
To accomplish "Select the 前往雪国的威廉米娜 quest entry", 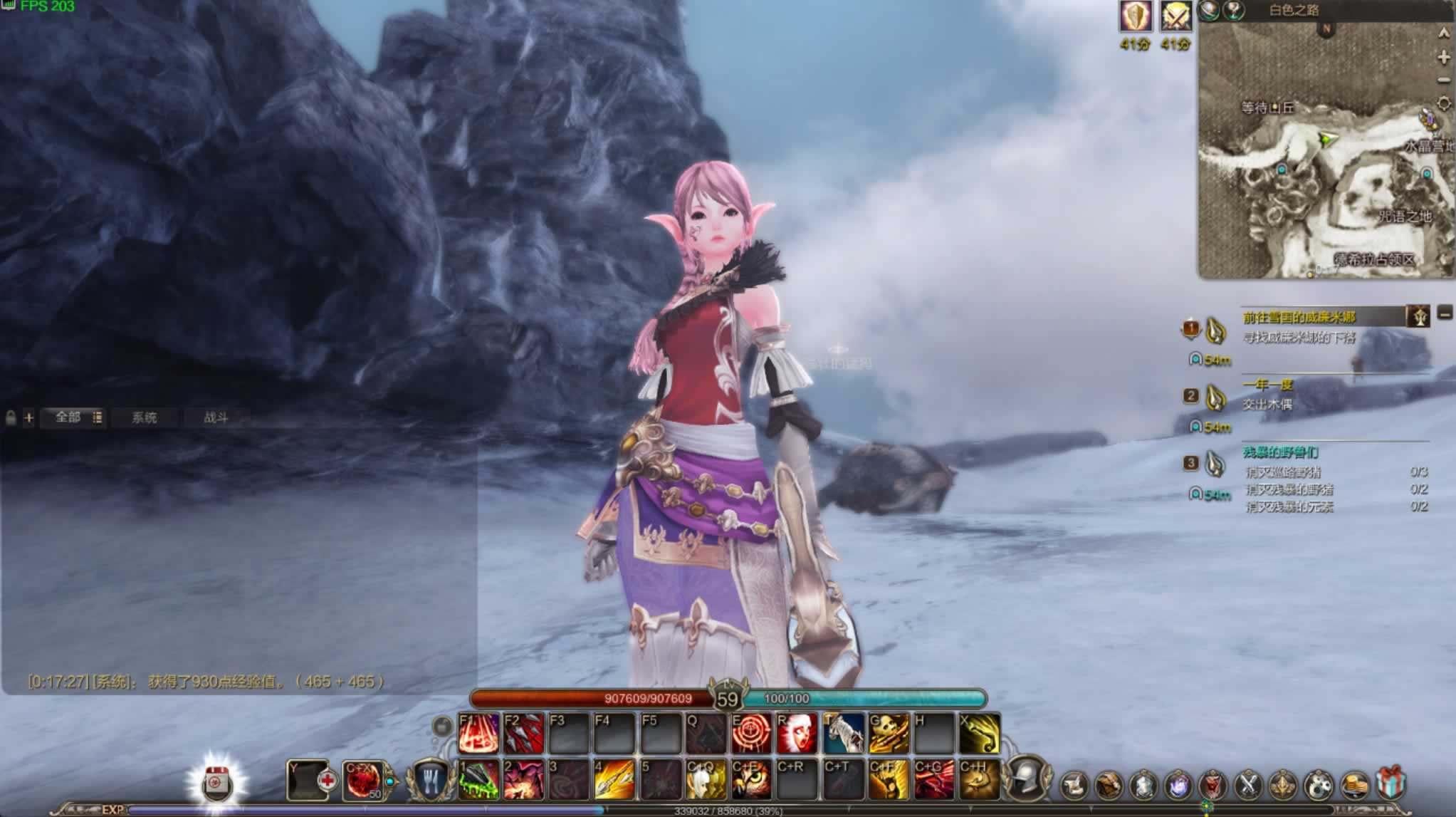I will [1299, 317].
